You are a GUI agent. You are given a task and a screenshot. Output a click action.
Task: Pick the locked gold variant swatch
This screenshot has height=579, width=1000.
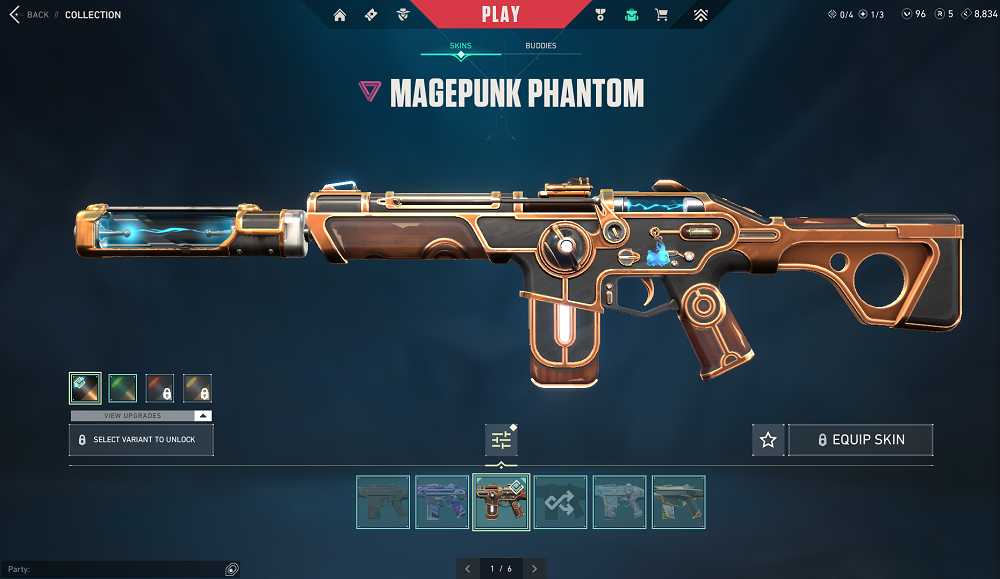click(x=197, y=388)
